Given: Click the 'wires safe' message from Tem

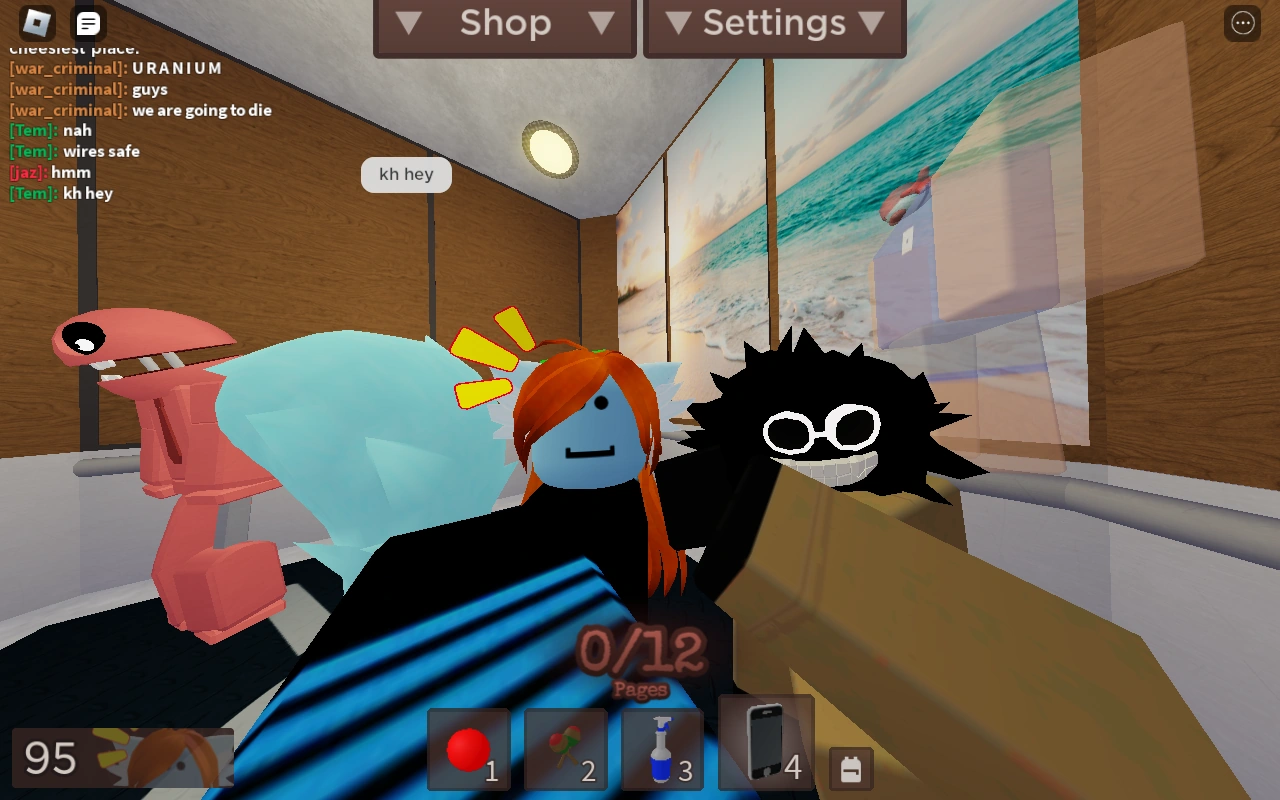Looking at the screenshot, I should pyautogui.click(x=75, y=151).
